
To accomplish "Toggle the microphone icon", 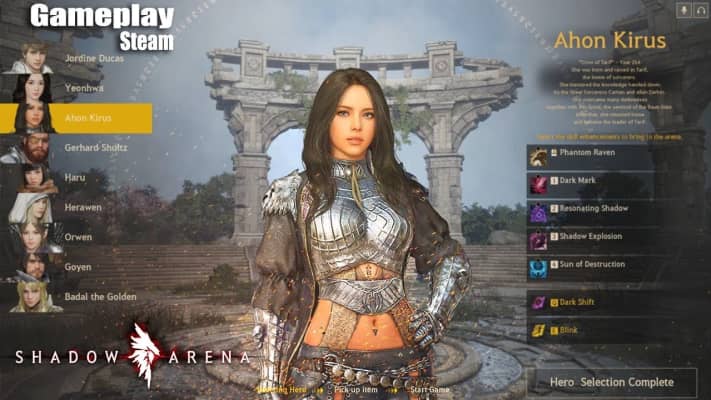I will pos(686,10).
